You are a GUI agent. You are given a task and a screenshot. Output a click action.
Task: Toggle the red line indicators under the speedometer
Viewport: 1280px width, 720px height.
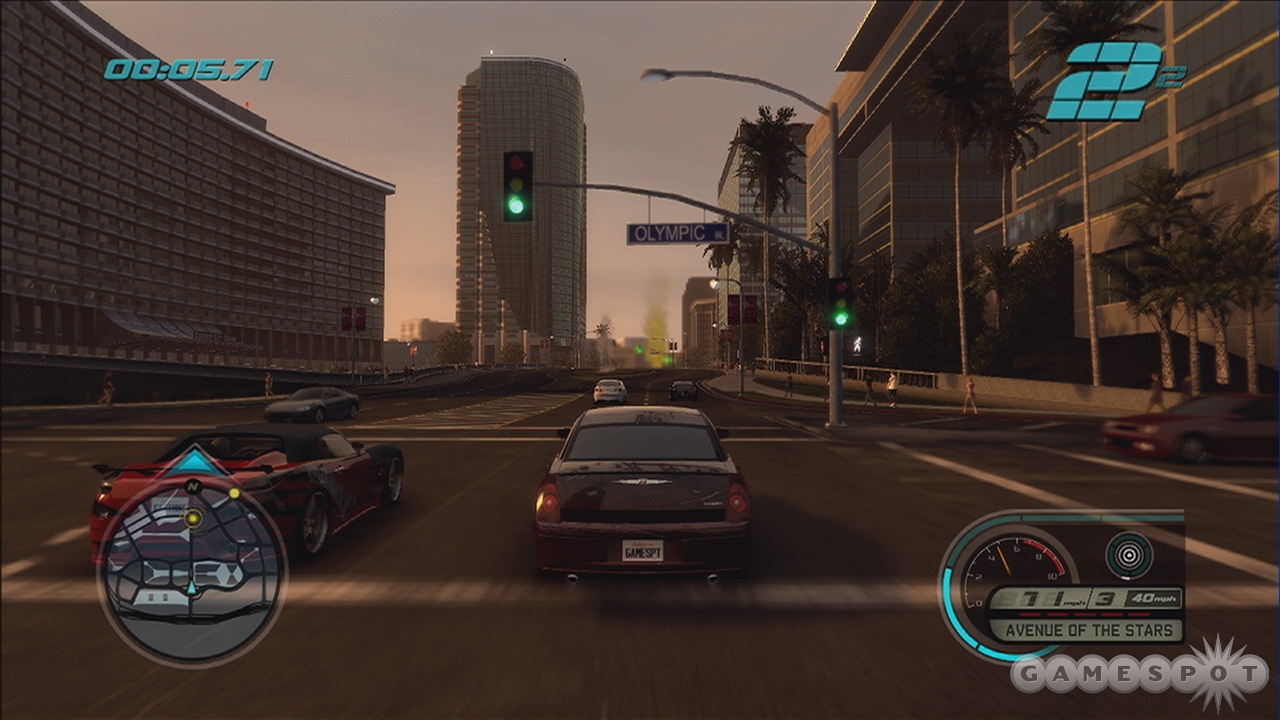[x=1084, y=614]
